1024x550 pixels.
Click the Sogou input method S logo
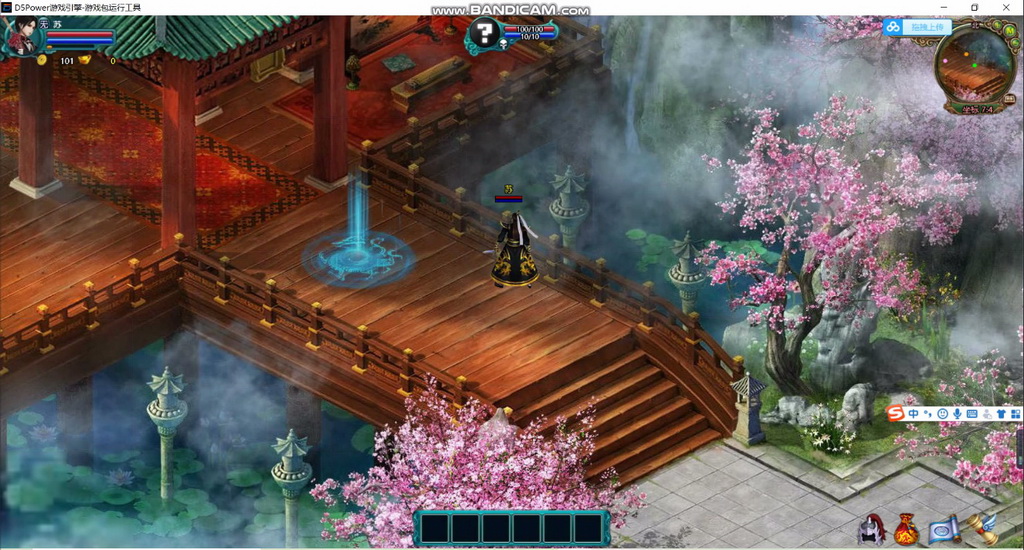(x=897, y=413)
